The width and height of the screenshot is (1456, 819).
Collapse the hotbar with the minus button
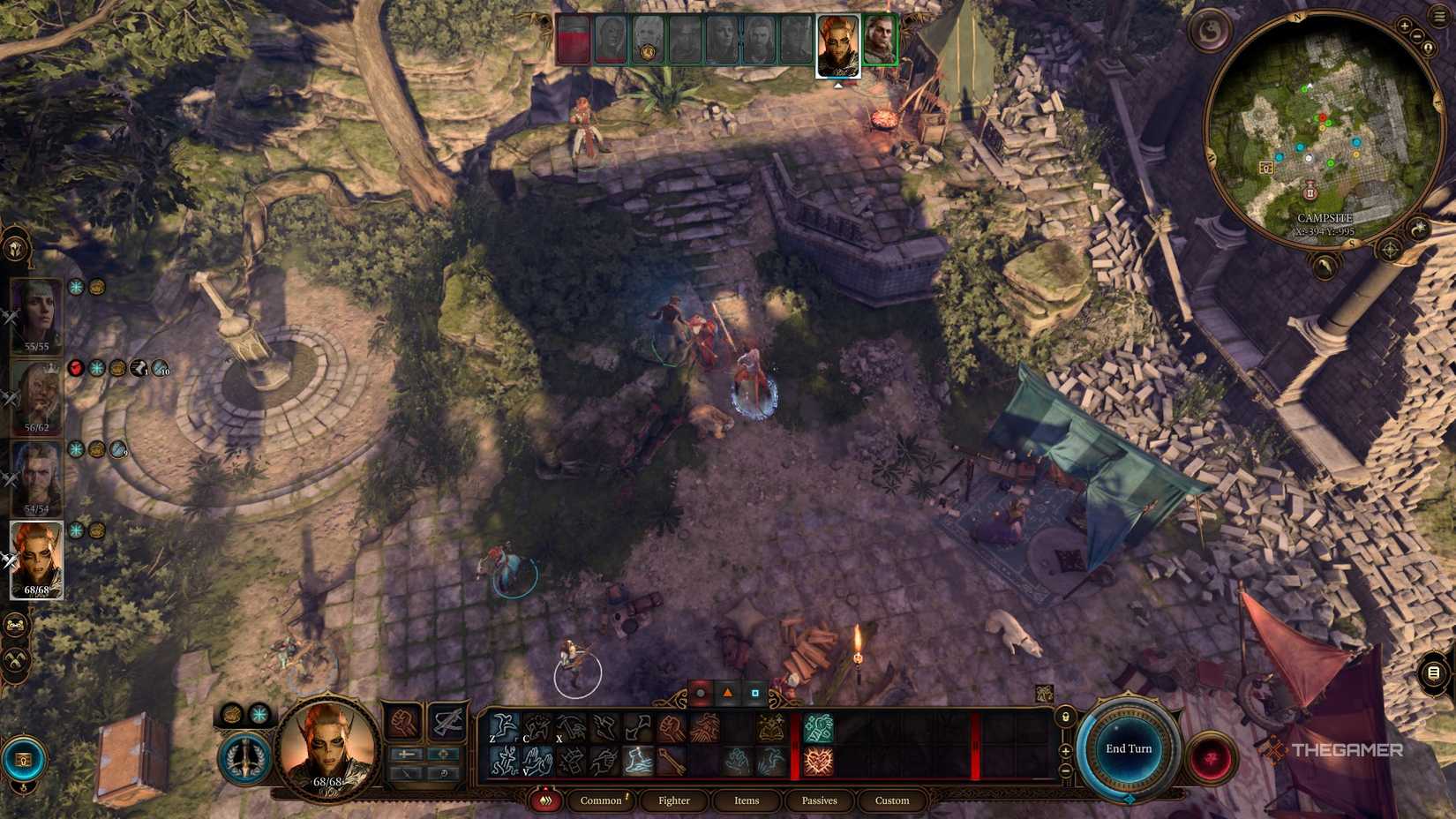pyautogui.click(x=1065, y=770)
